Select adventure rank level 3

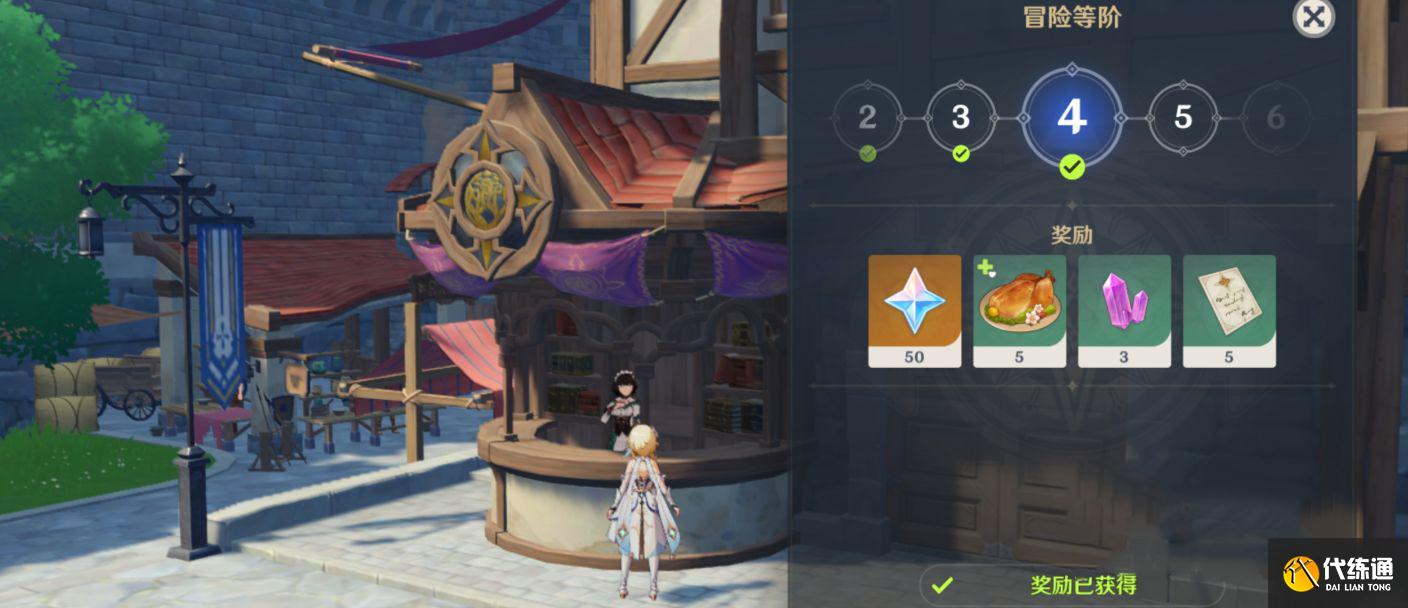click(961, 118)
